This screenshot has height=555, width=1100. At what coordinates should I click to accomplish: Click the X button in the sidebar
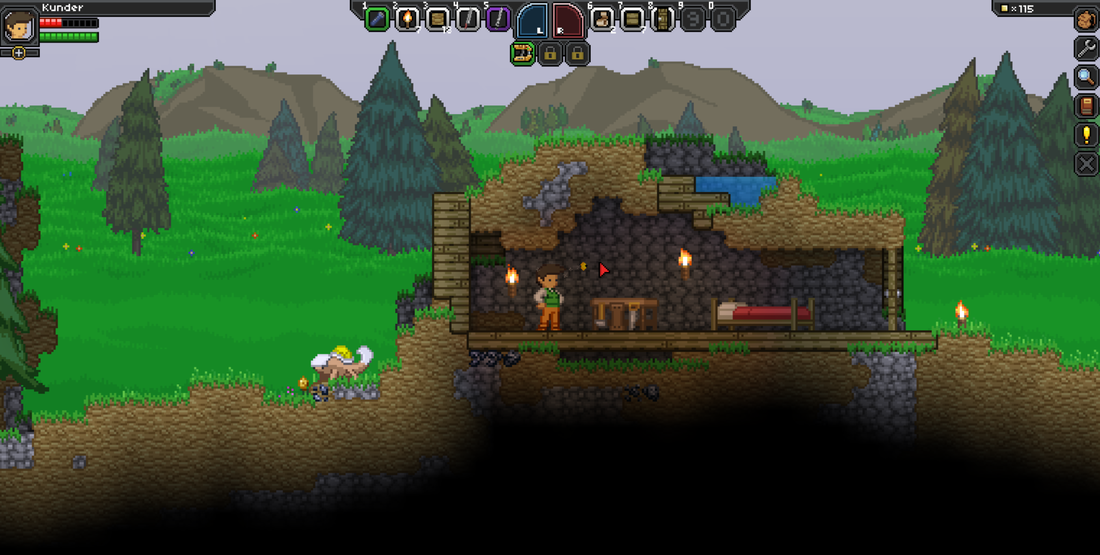click(1086, 164)
